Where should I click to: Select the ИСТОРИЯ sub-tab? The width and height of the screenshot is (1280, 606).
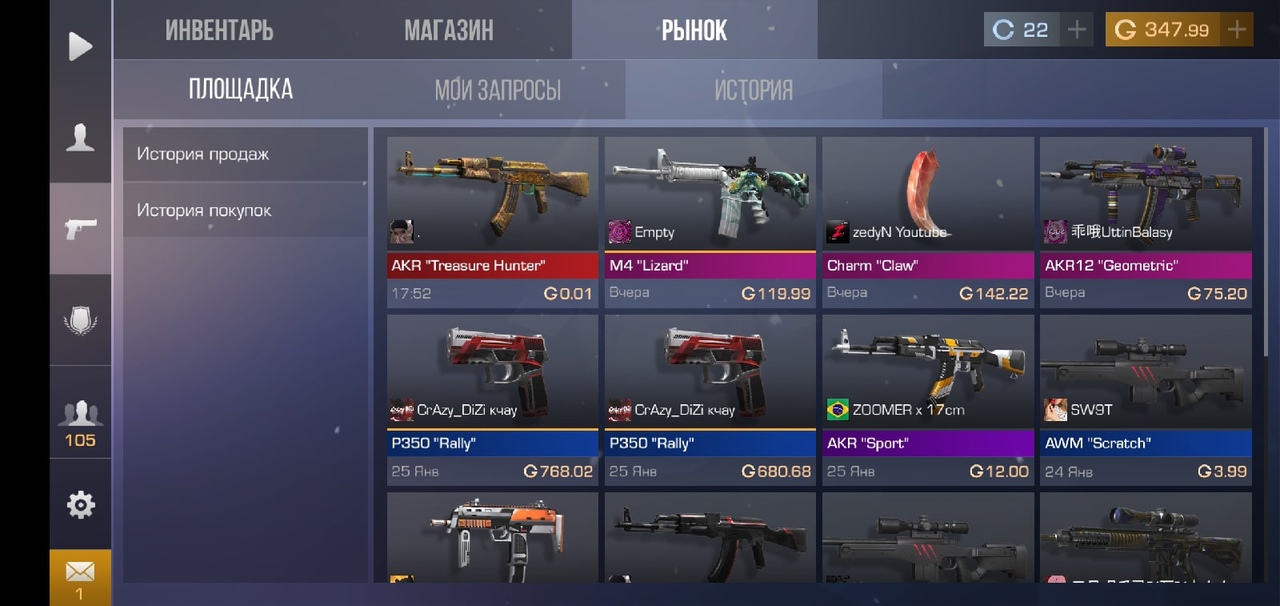tap(753, 90)
